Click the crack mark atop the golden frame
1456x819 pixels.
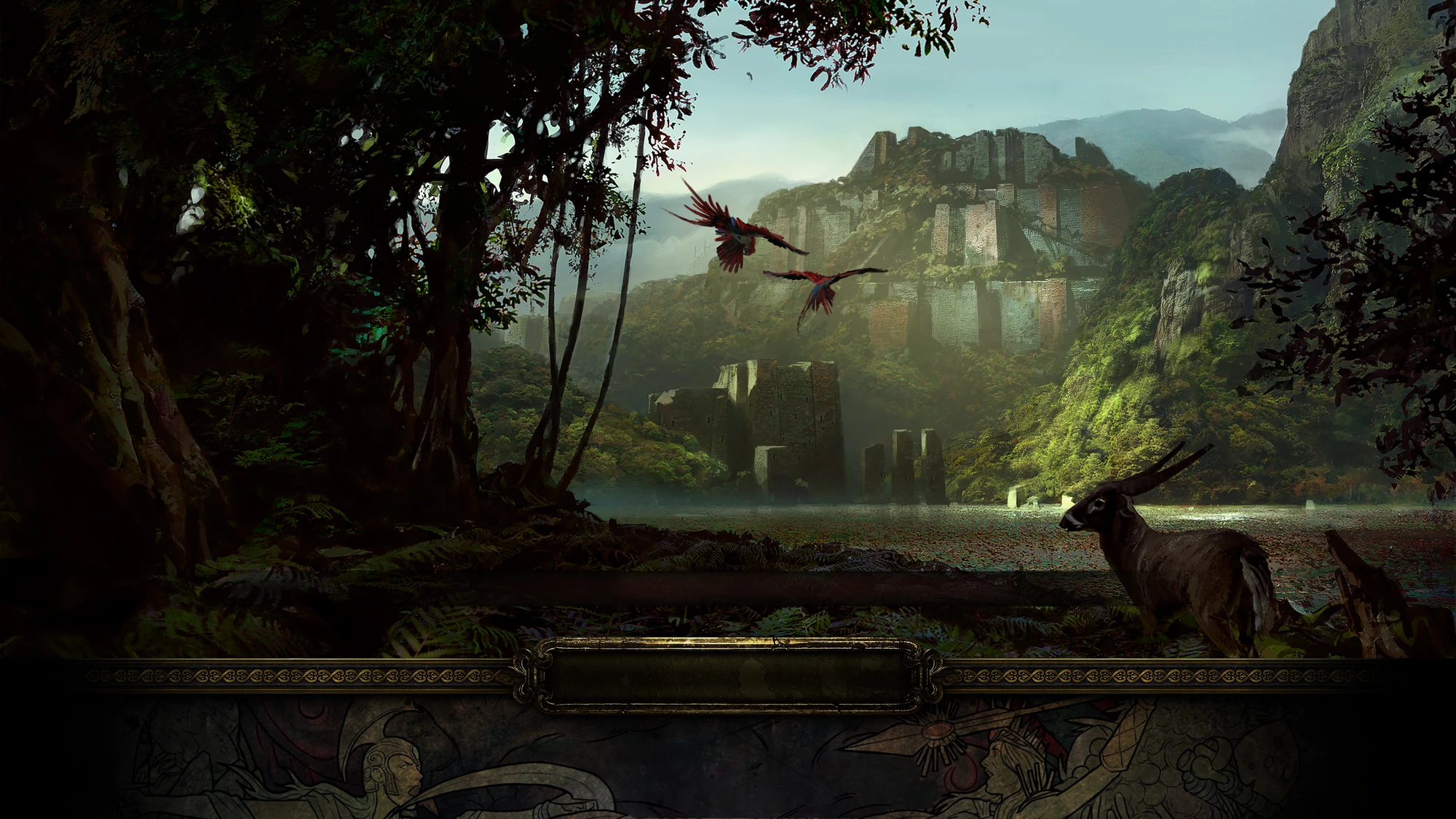click(x=778, y=644)
